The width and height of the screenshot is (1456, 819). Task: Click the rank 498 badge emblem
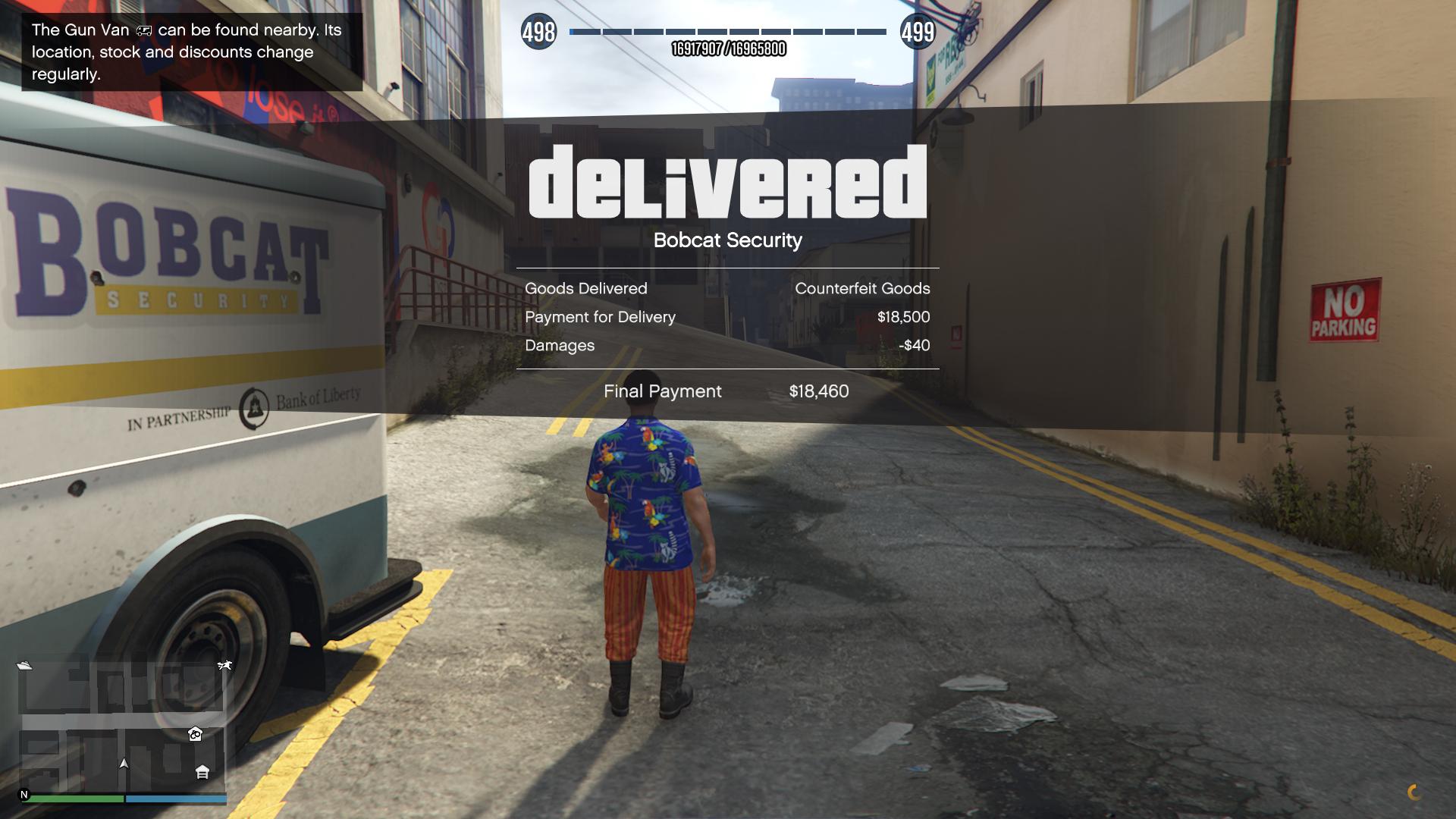click(538, 32)
